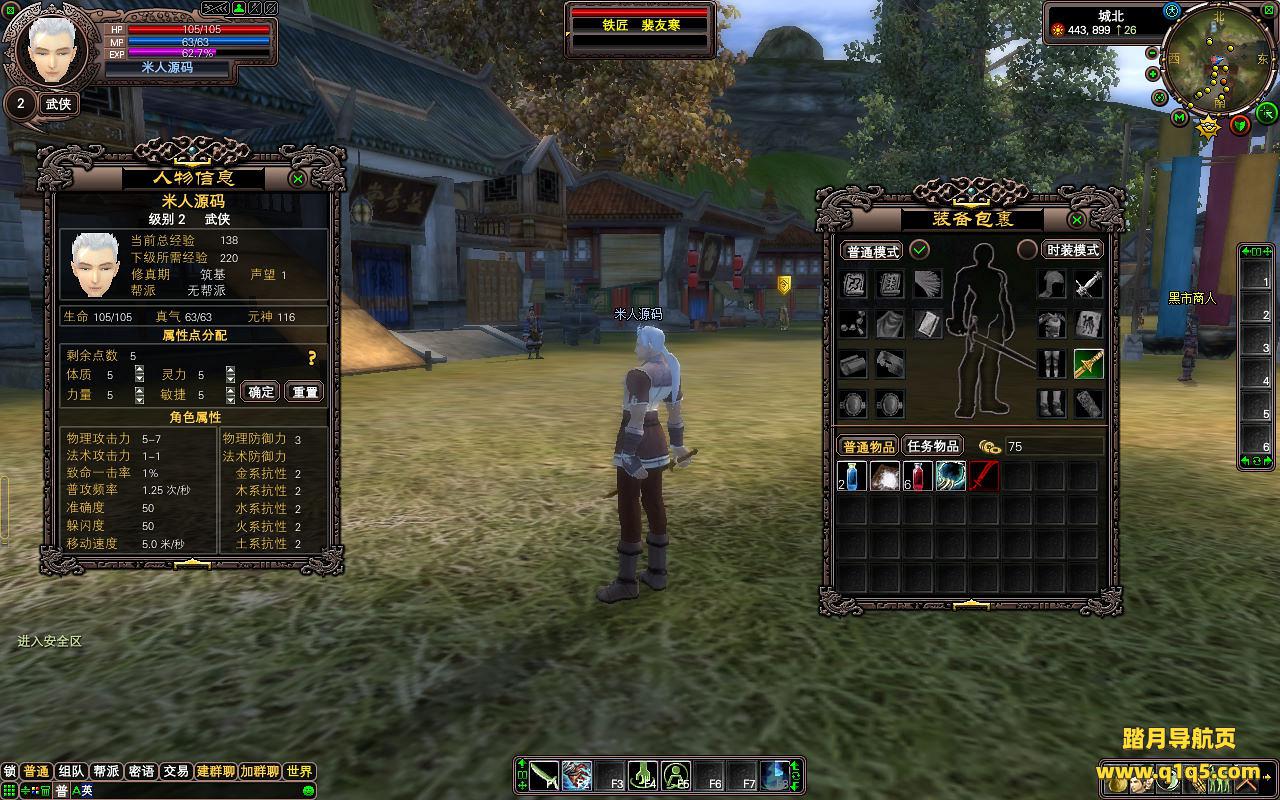1280x800 pixels.
Task: Activate the F1 sword attack skill
Action: 543,775
